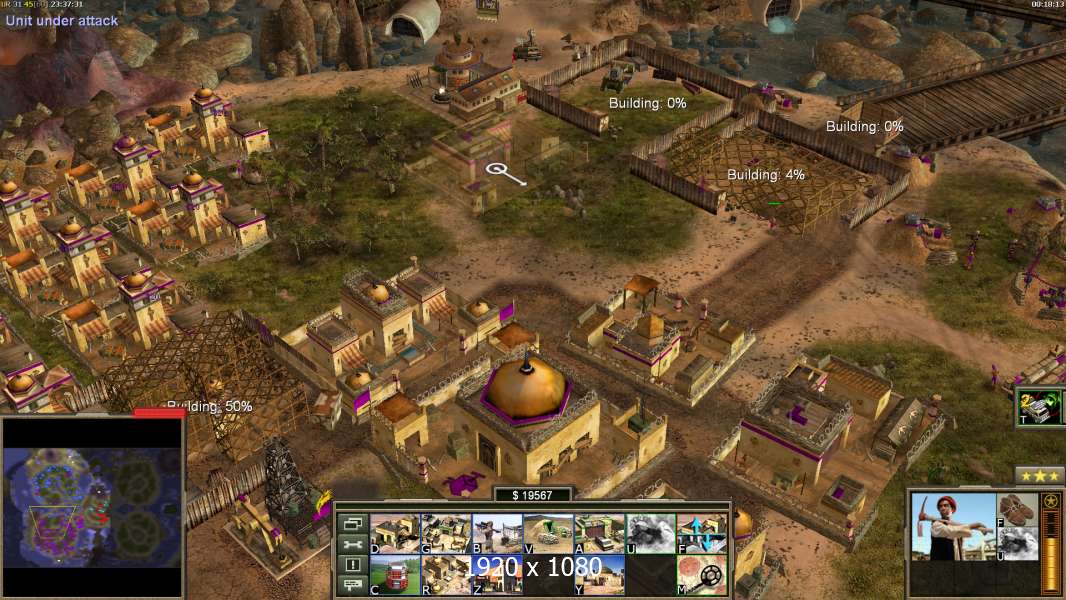Viewport: 1066px width, 600px height.
Task: Activate the smoke cloud command in build bar
Action: pos(650,534)
